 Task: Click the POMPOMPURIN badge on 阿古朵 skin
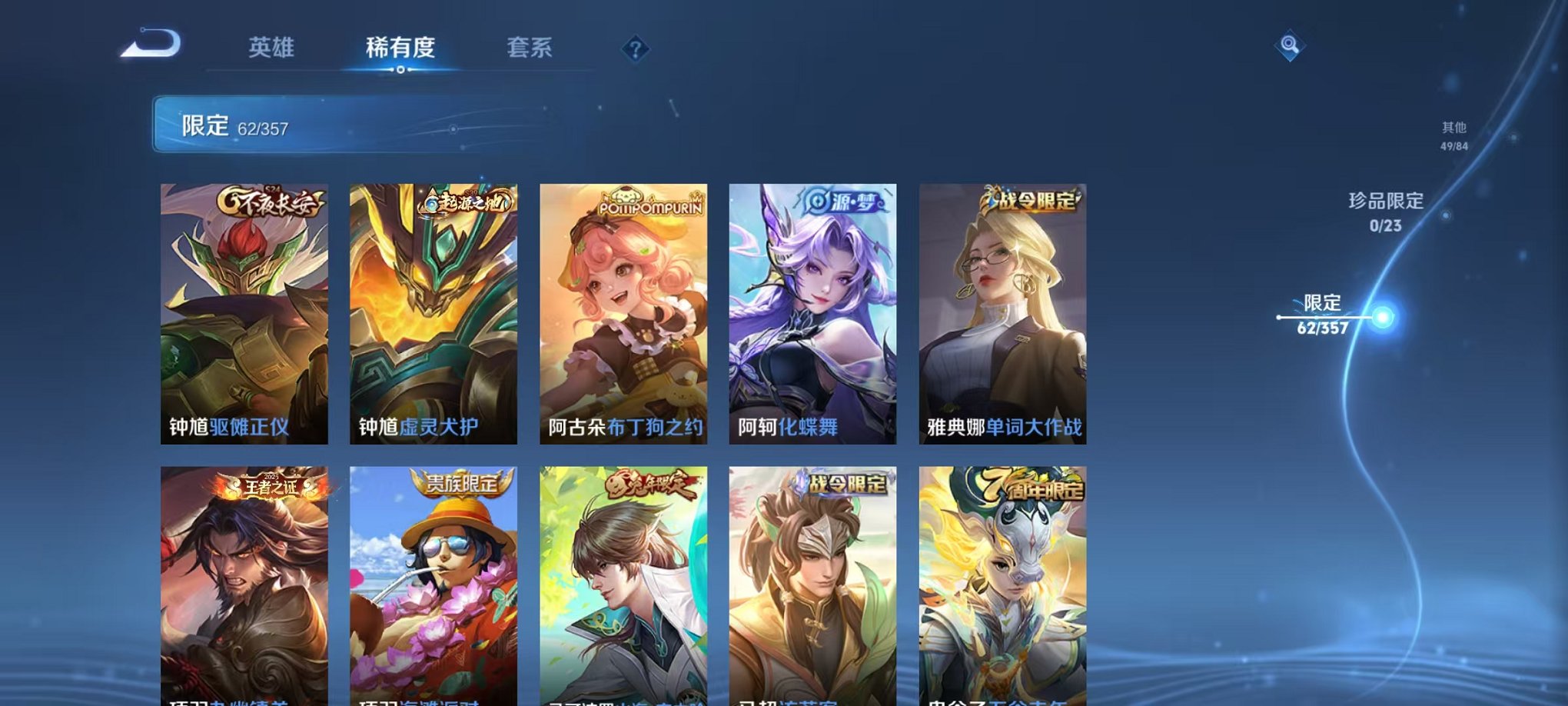click(x=649, y=201)
